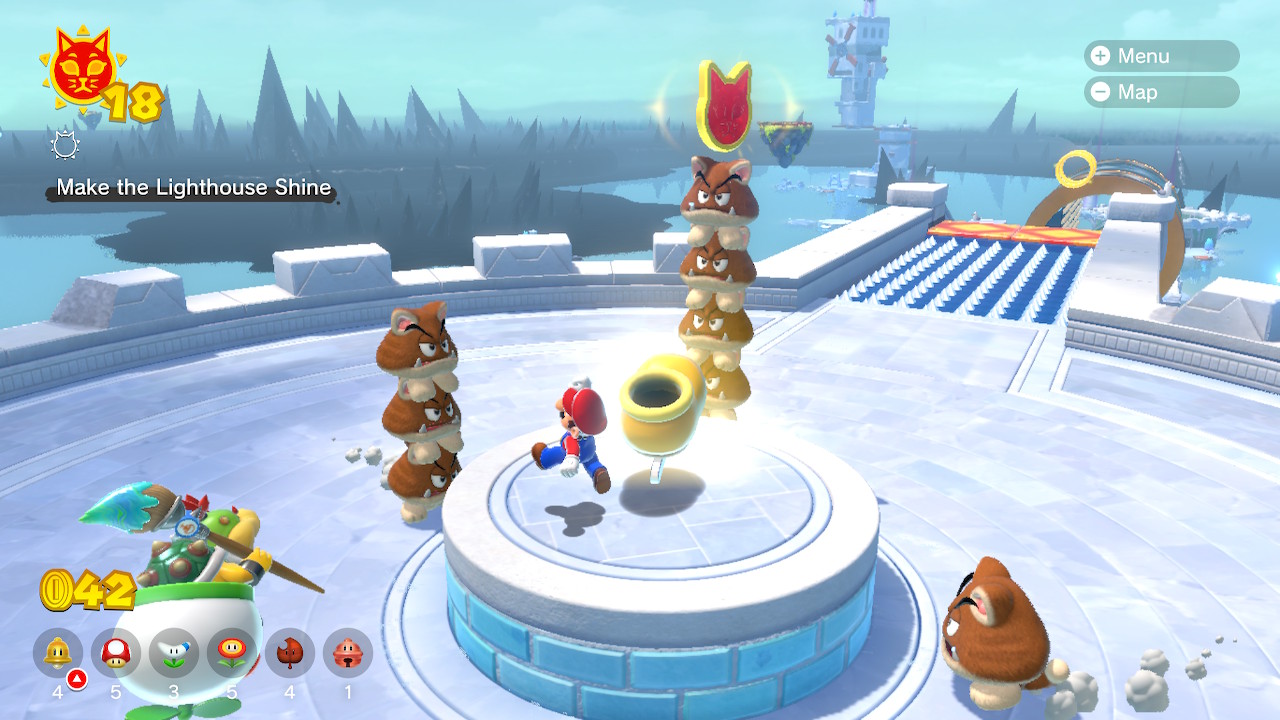Open the Map
The height and width of the screenshot is (720, 1280).
(x=1160, y=92)
